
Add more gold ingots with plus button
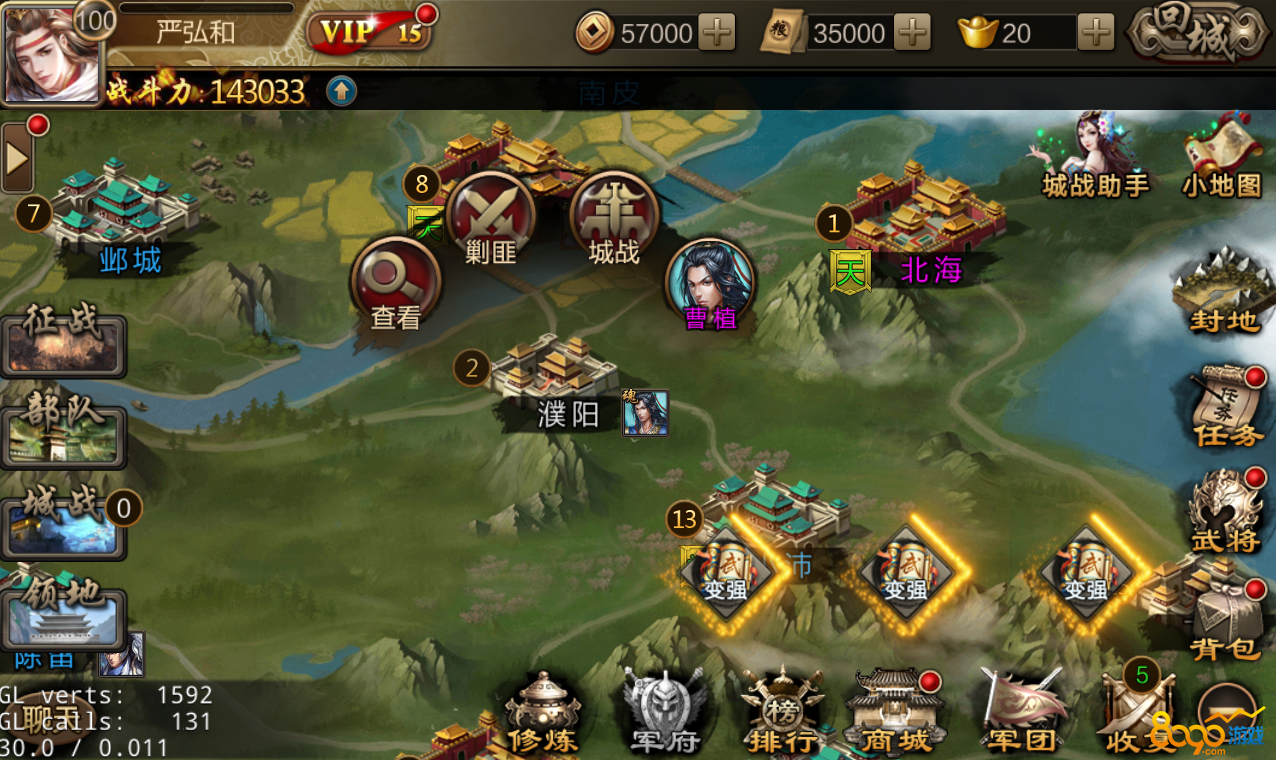(x=1096, y=33)
